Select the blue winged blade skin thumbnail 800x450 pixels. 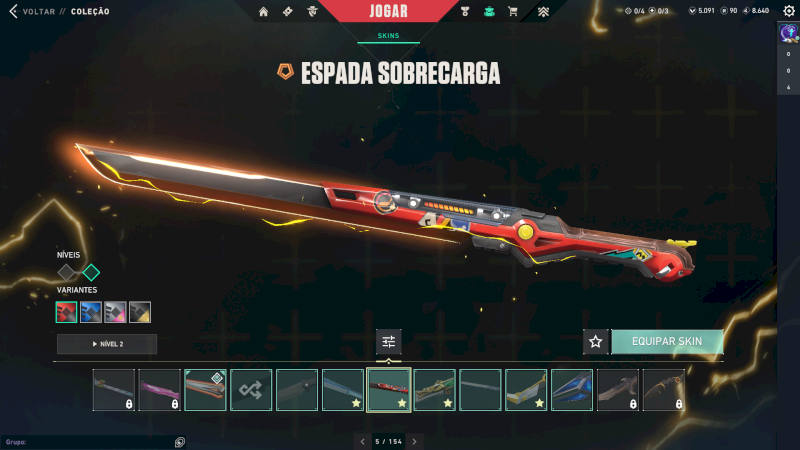click(x=572, y=390)
